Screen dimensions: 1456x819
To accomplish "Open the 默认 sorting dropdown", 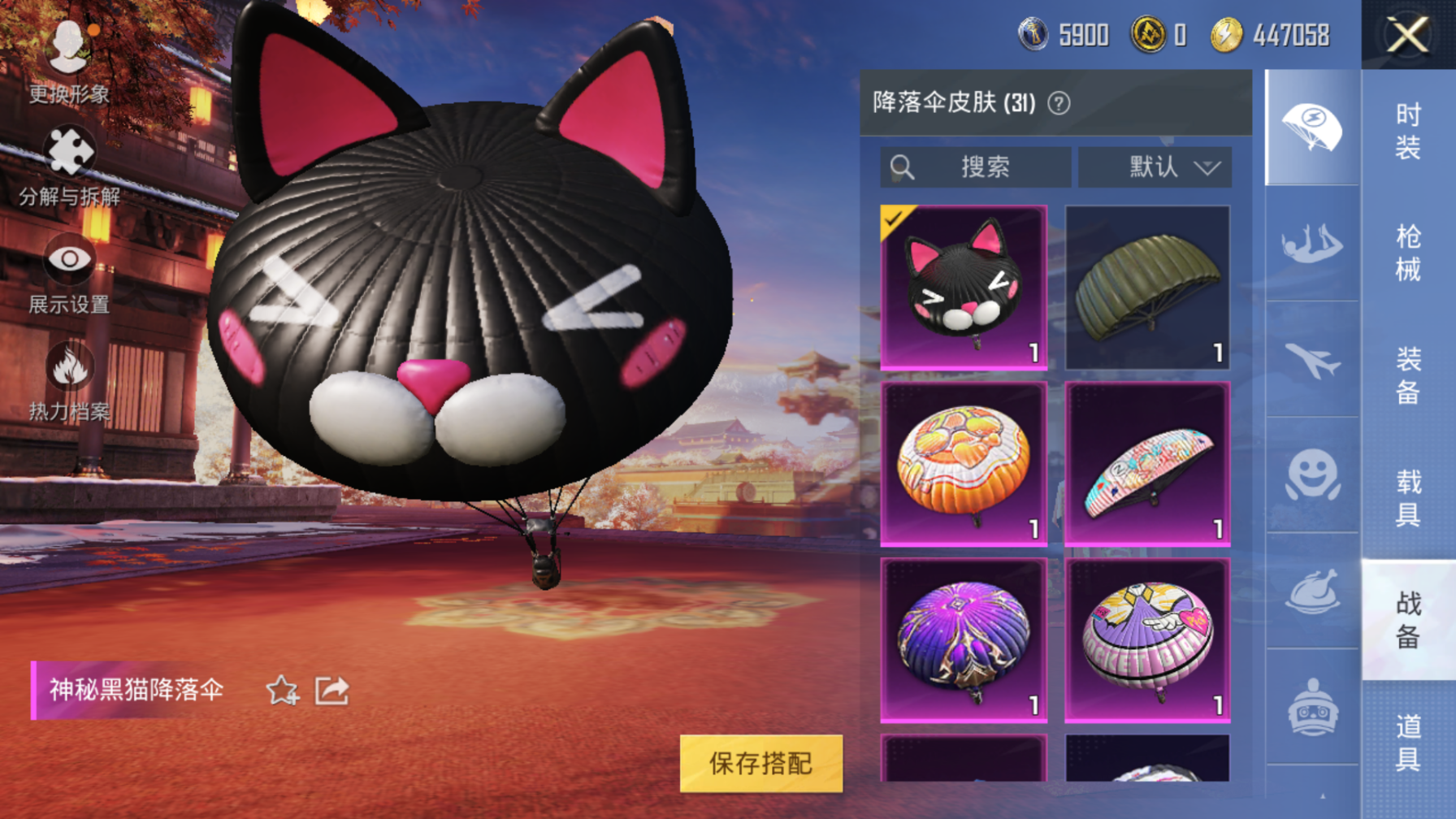I will [x=1155, y=167].
